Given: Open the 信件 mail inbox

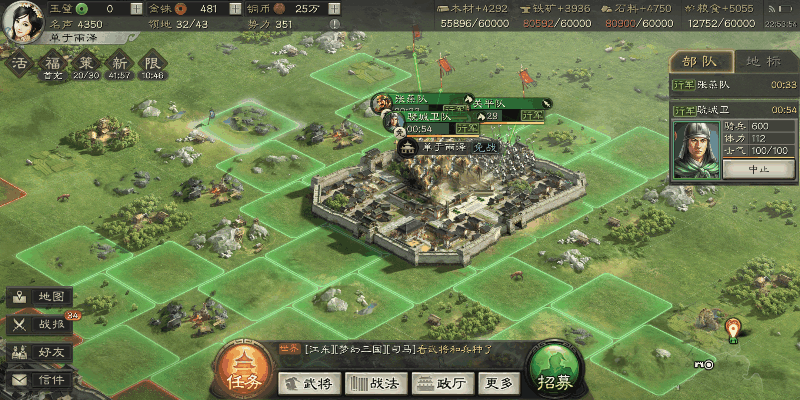Looking at the screenshot, I should [40, 380].
